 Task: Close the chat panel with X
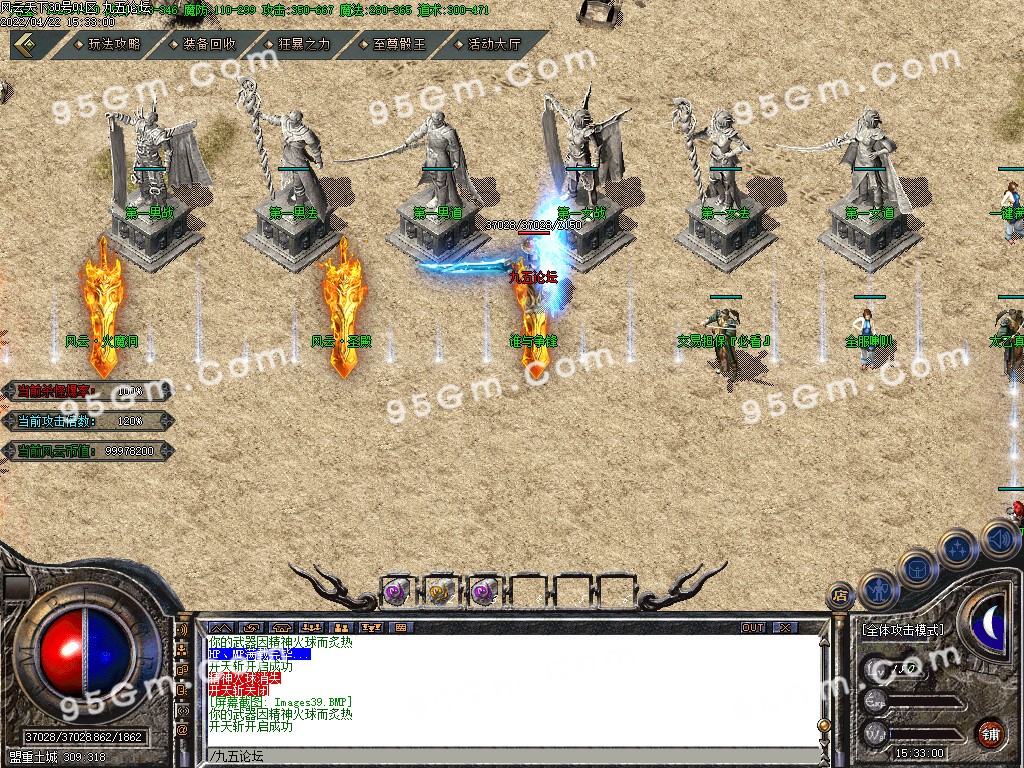pyautogui.click(x=785, y=628)
